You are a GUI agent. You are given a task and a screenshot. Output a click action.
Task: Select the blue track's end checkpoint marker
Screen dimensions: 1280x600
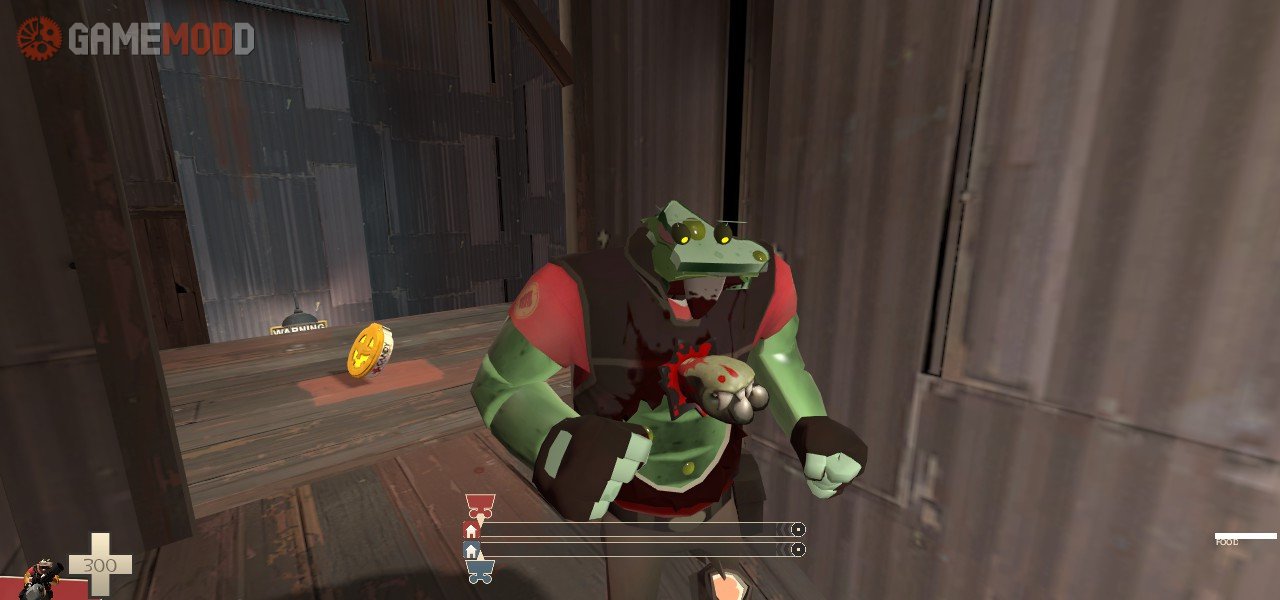coord(798,549)
